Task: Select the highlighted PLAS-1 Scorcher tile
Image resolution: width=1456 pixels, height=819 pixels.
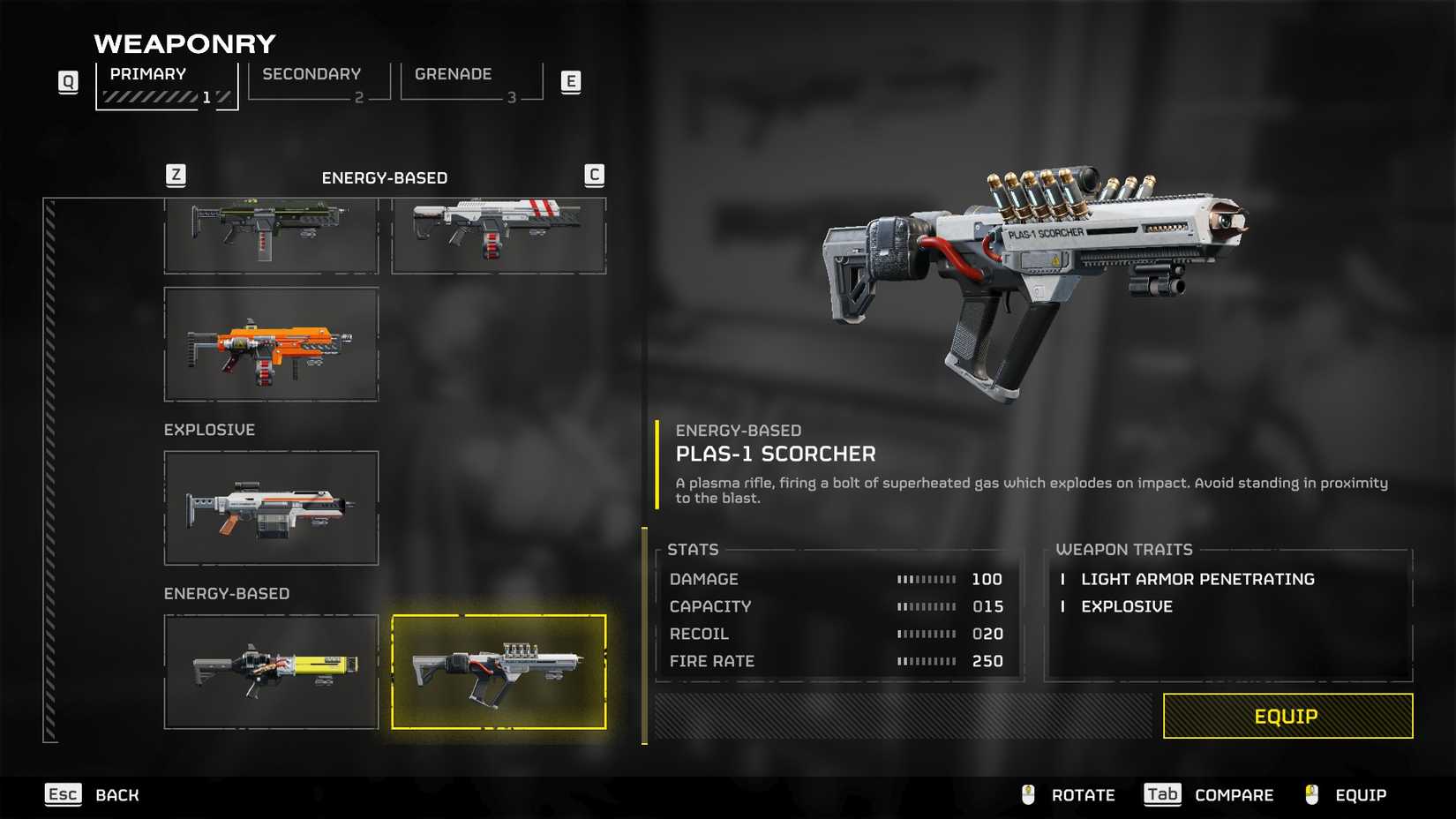Action: point(499,672)
